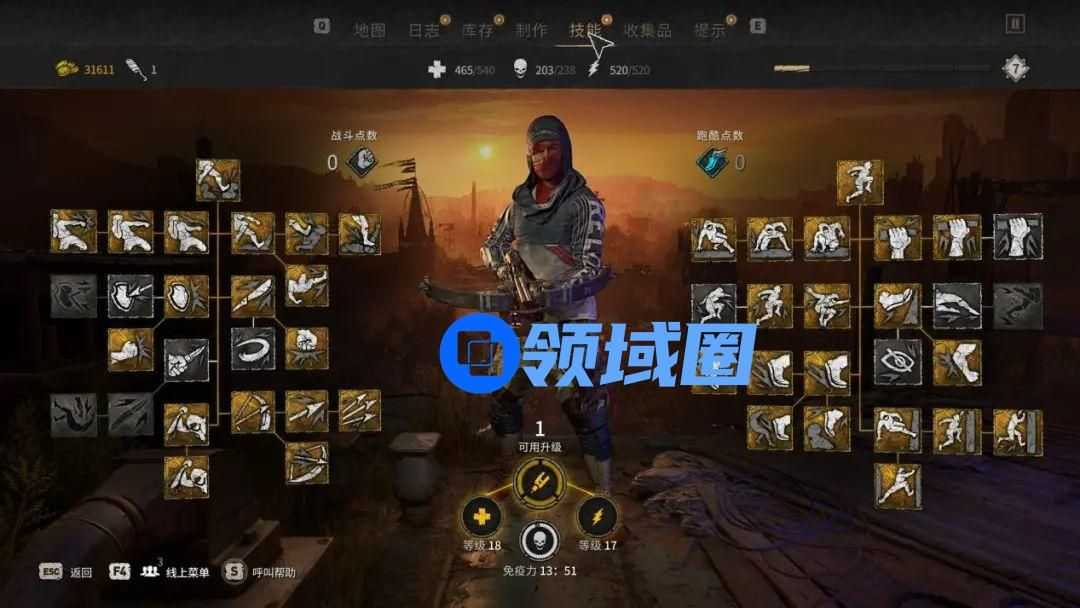Select the top skill of parkour tree

coord(860,181)
